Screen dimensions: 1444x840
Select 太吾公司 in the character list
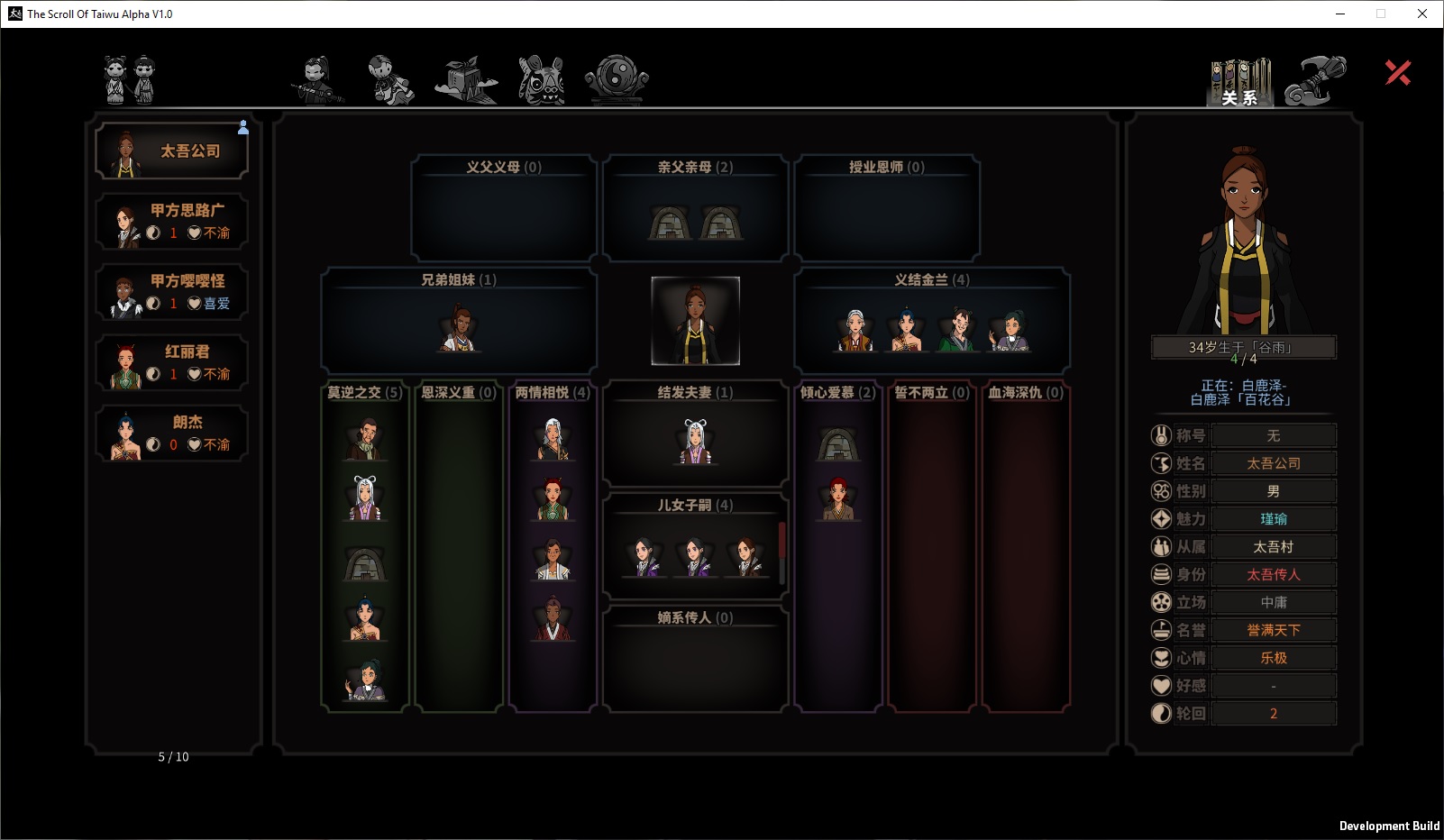click(171, 151)
